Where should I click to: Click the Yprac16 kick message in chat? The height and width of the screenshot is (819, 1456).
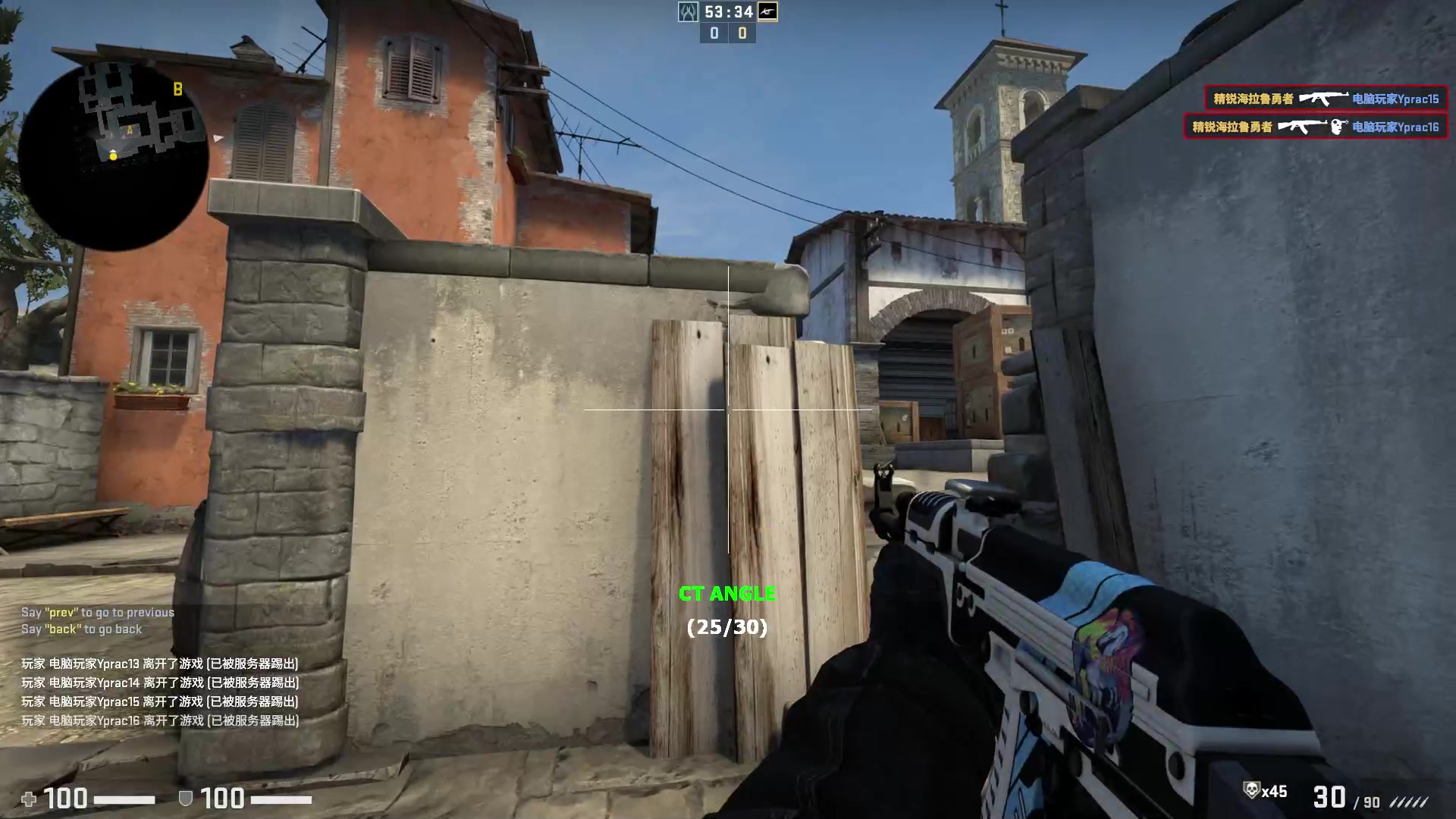pyautogui.click(x=162, y=721)
